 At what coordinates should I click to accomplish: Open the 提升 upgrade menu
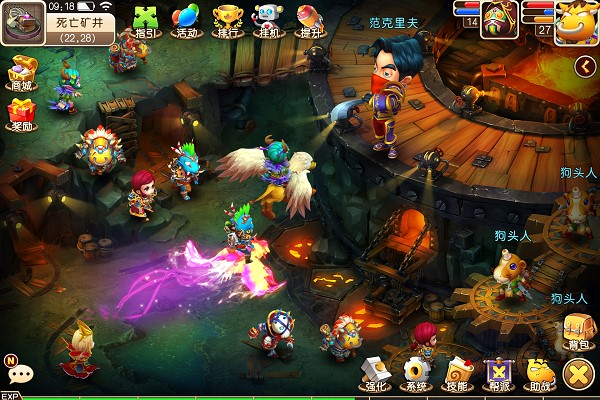click(x=308, y=19)
